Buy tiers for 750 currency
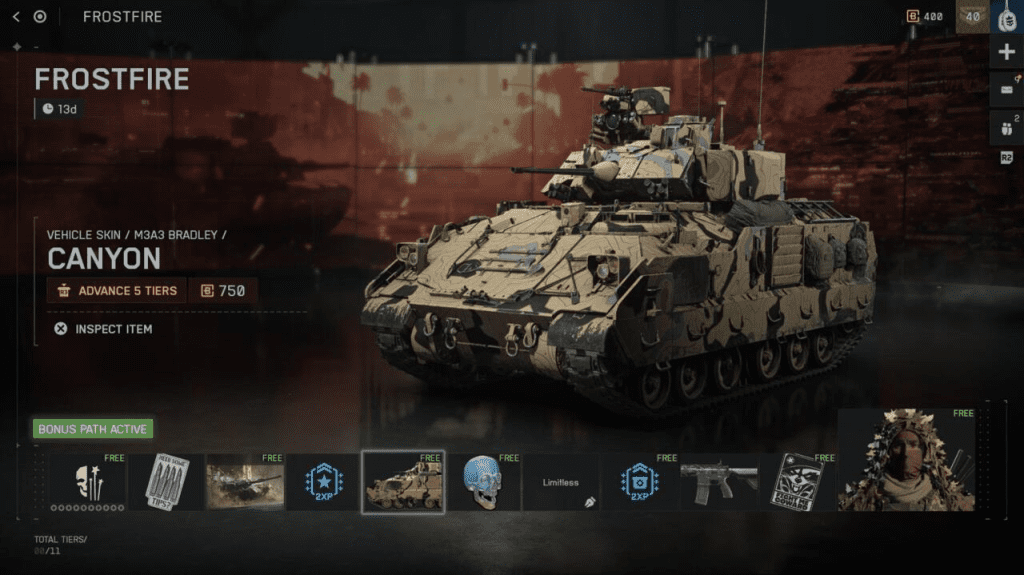Image resolution: width=1024 pixels, height=575 pixels. point(223,291)
